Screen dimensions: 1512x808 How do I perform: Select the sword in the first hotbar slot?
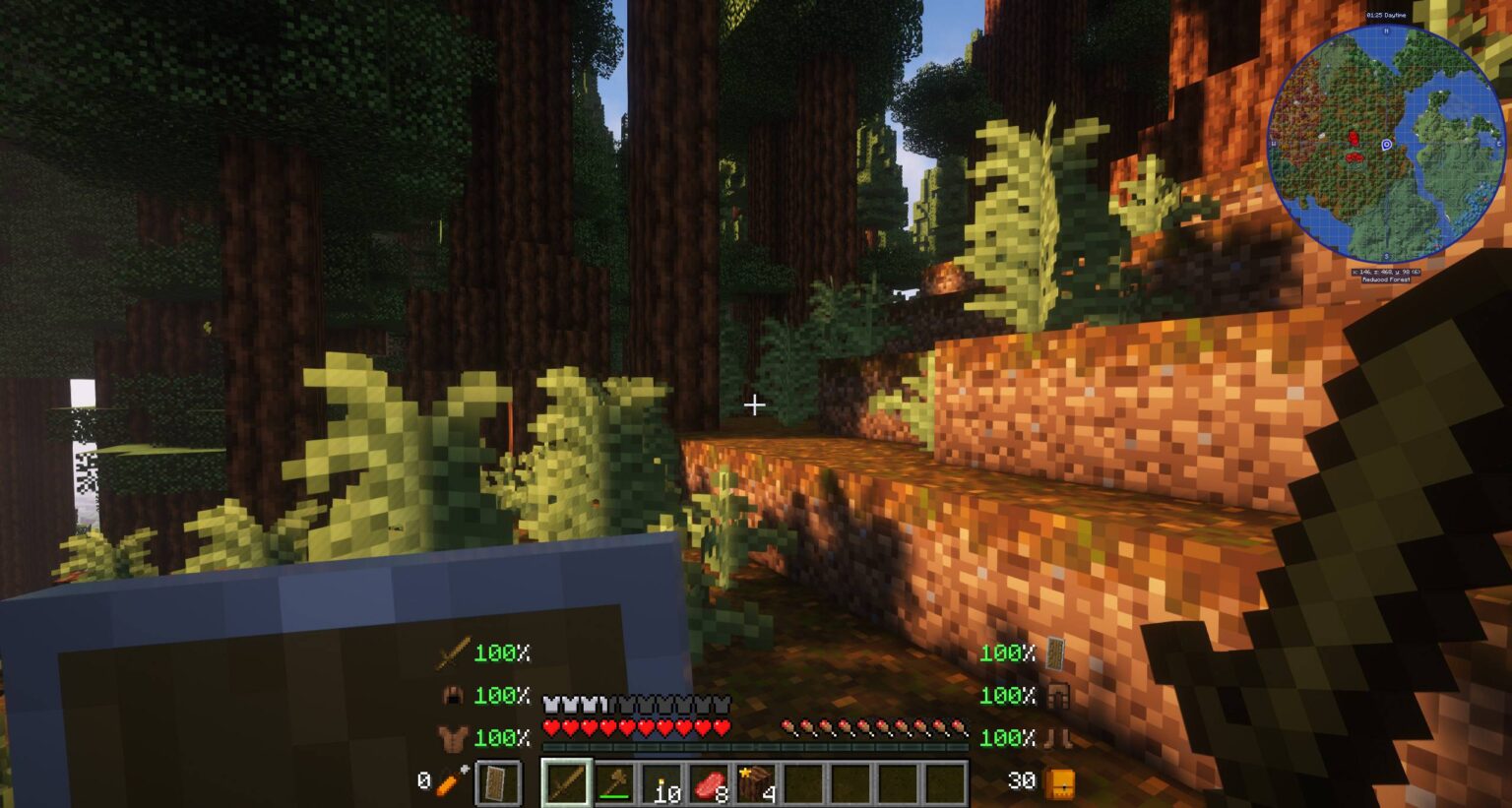point(566,780)
